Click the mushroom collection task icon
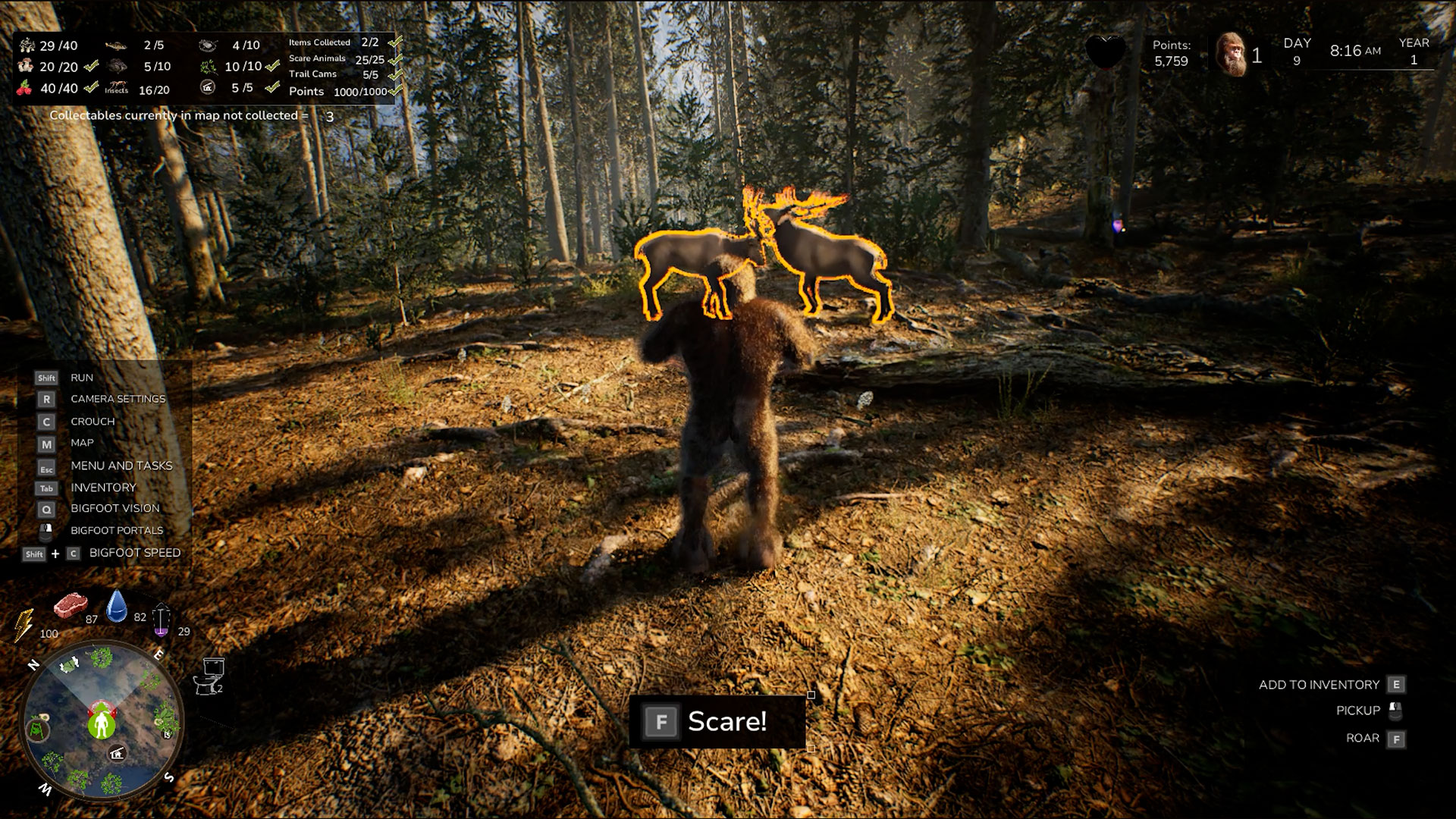The image size is (1456, 819). [x=26, y=67]
